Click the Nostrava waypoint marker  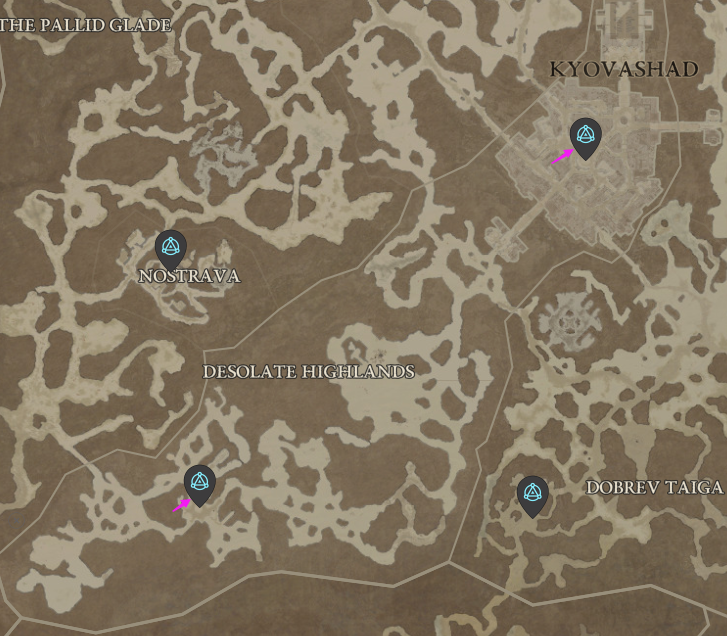171,247
